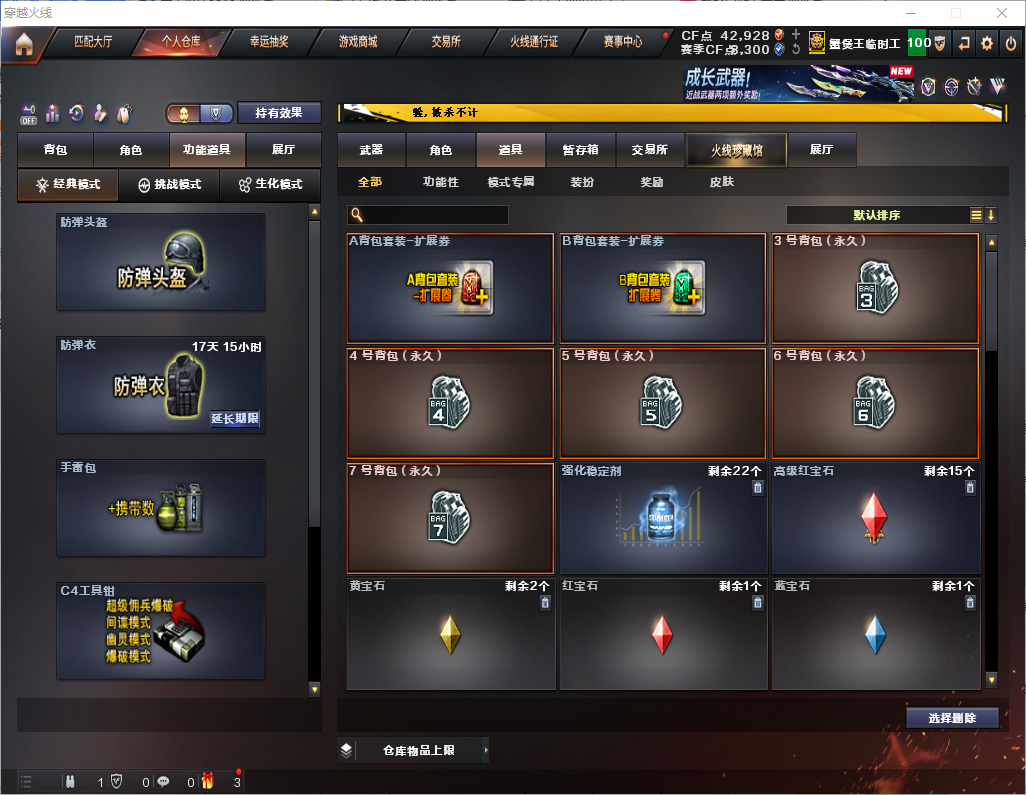Open the 游戏商城 shop

coord(358,42)
